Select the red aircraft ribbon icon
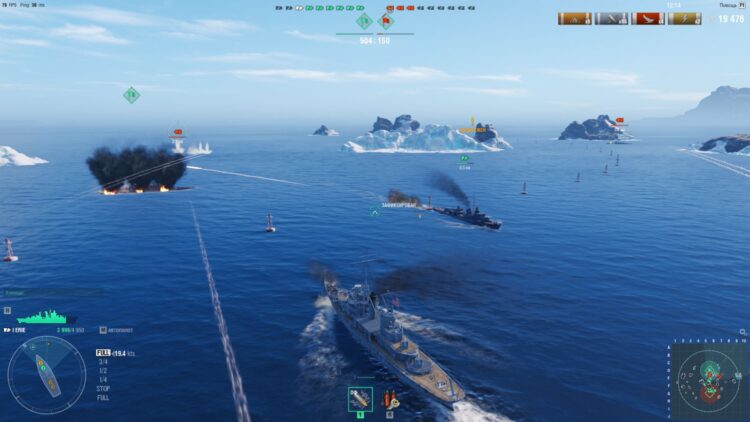 [x=648, y=18]
